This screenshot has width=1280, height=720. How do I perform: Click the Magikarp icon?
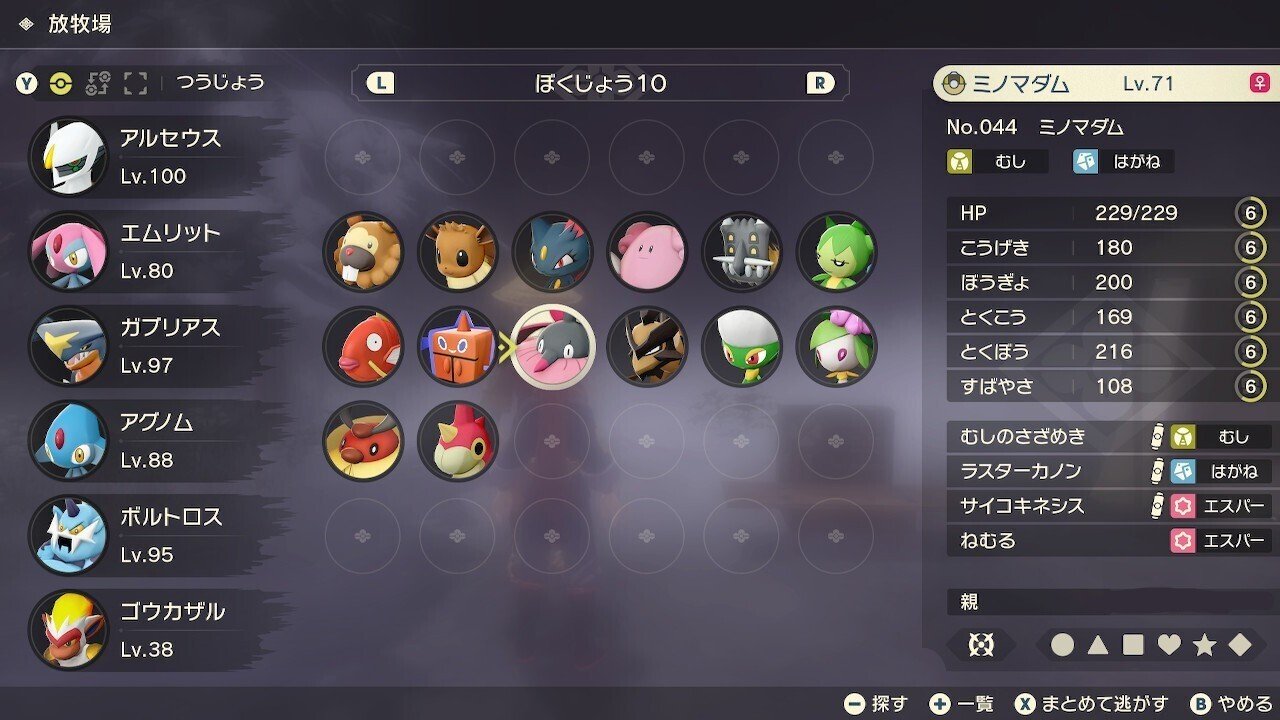(363, 346)
